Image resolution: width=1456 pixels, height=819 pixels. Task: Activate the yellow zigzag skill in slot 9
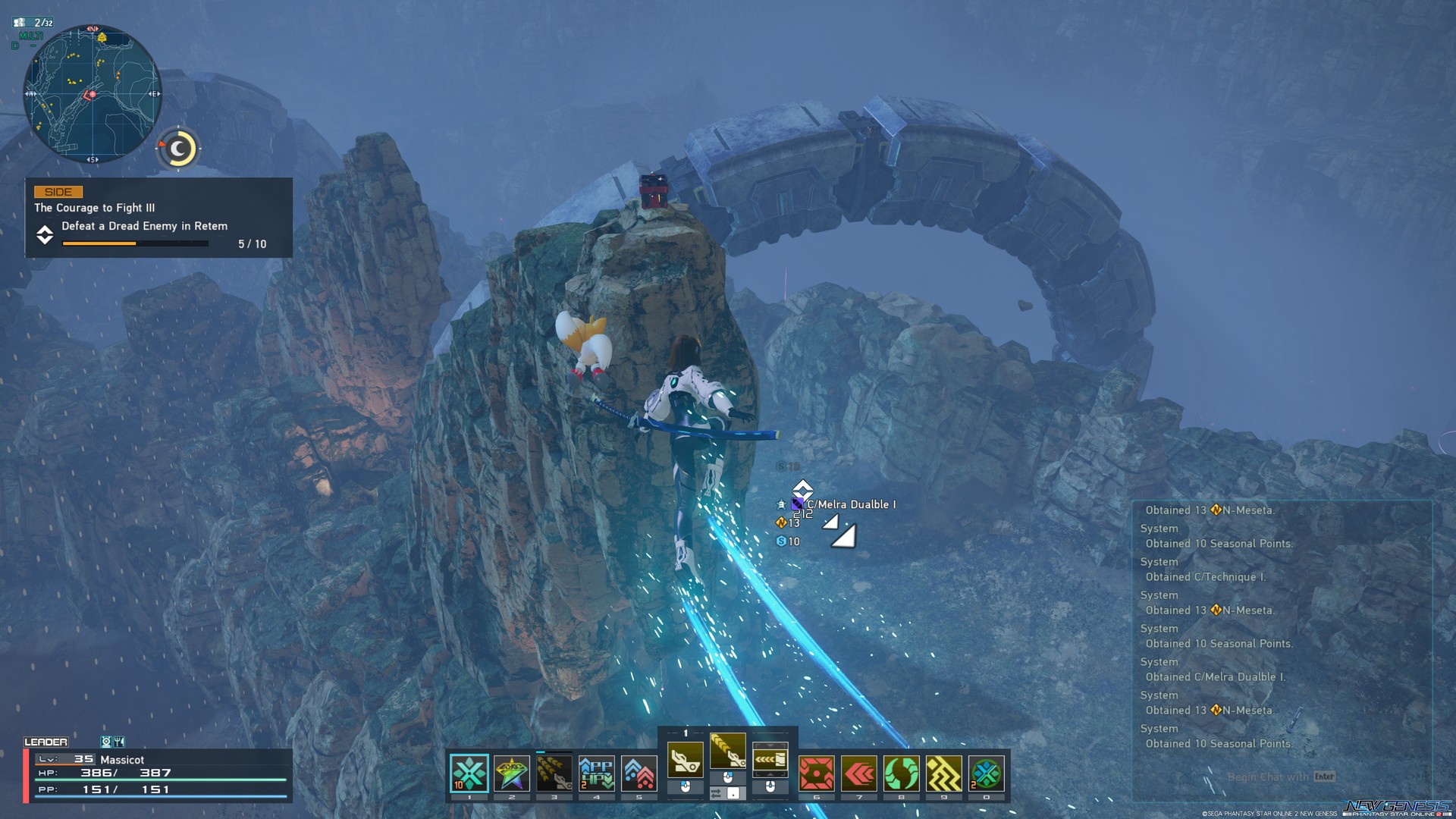[944, 773]
